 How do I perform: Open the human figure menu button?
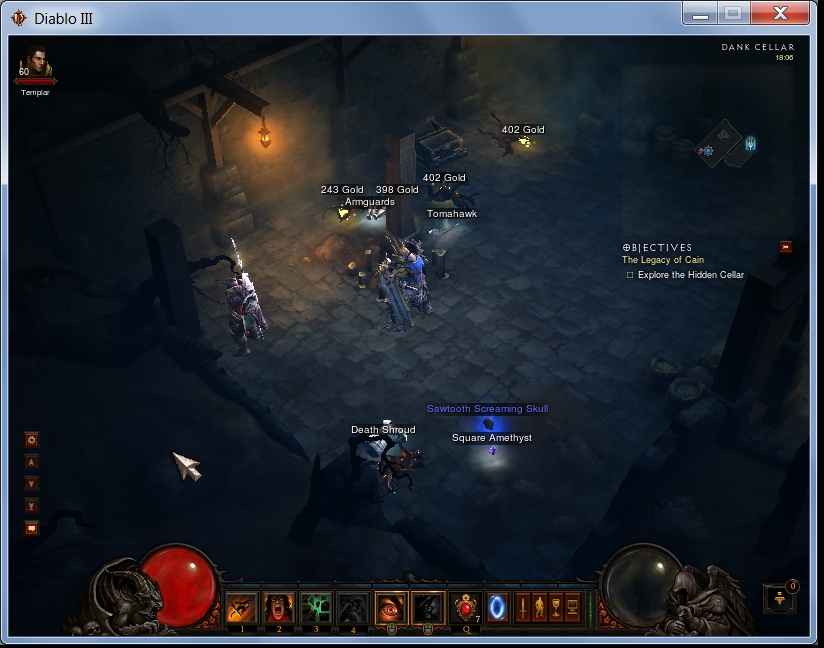point(540,607)
